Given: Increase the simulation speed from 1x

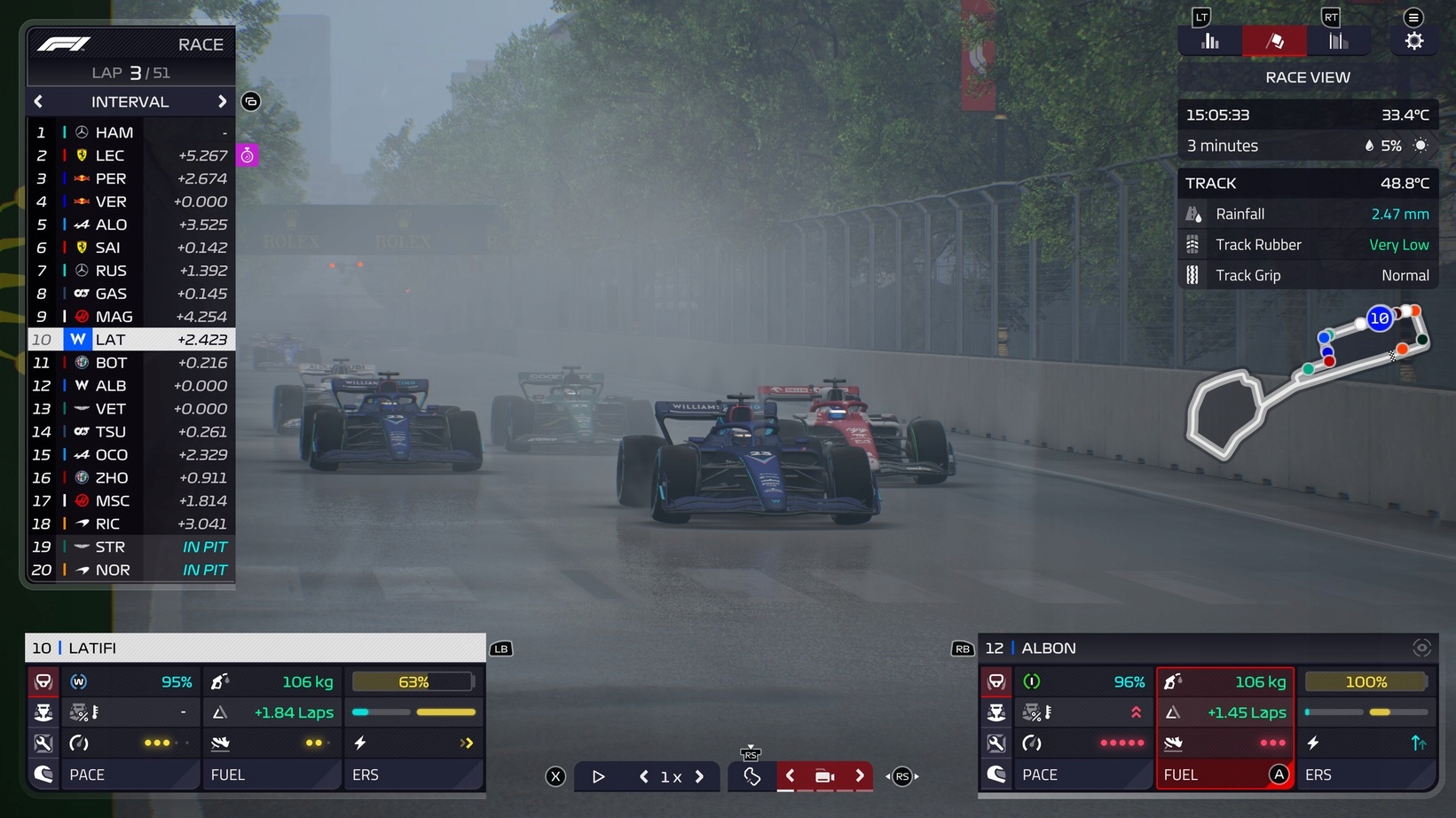Looking at the screenshot, I should [700, 776].
